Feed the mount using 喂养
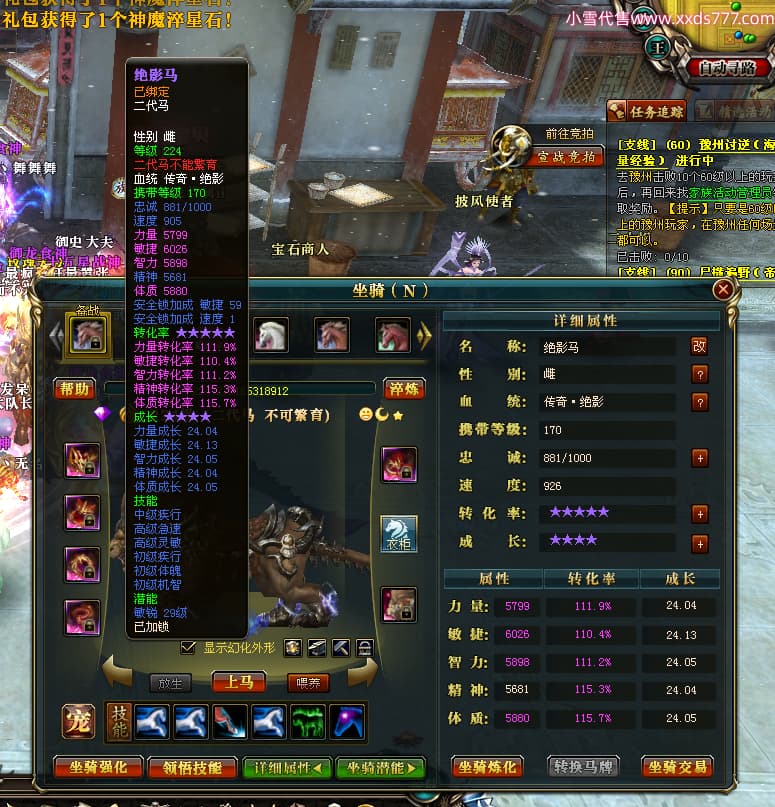This screenshot has height=807, width=775. (x=306, y=683)
